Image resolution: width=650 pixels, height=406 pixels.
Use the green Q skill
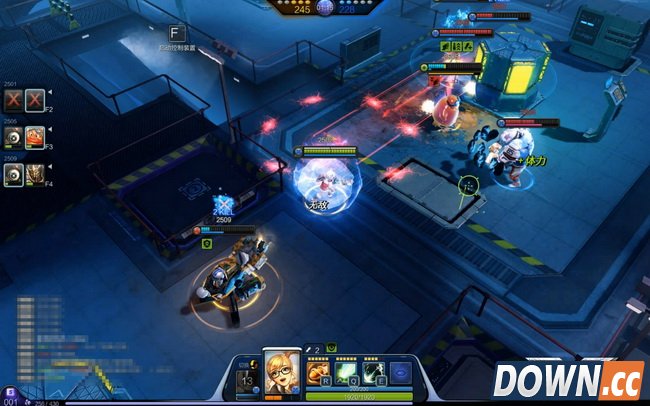tap(345, 371)
